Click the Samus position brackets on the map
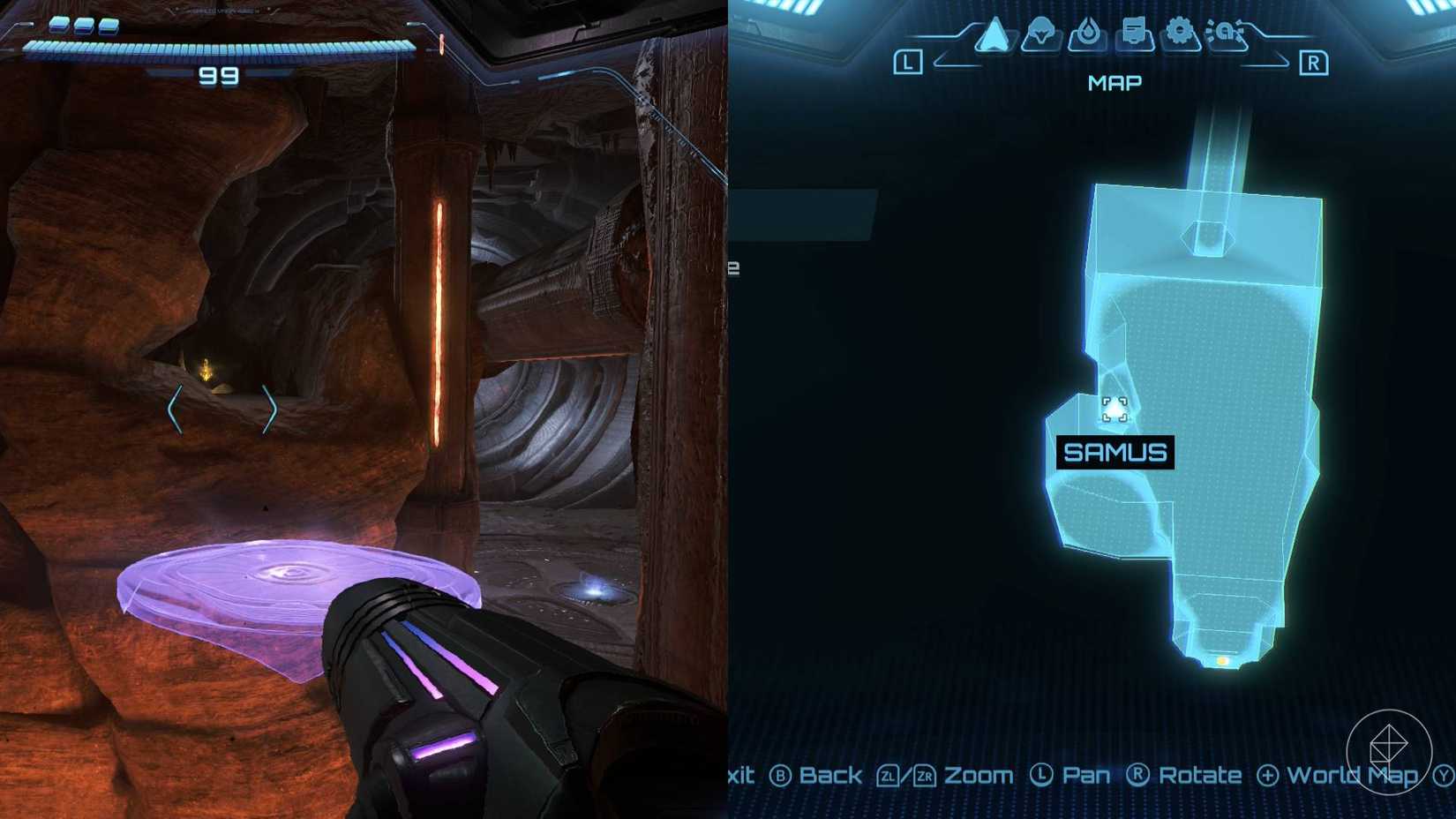Image resolution: width=1456 pixels, height=819 pixels. pos(1114,407)
